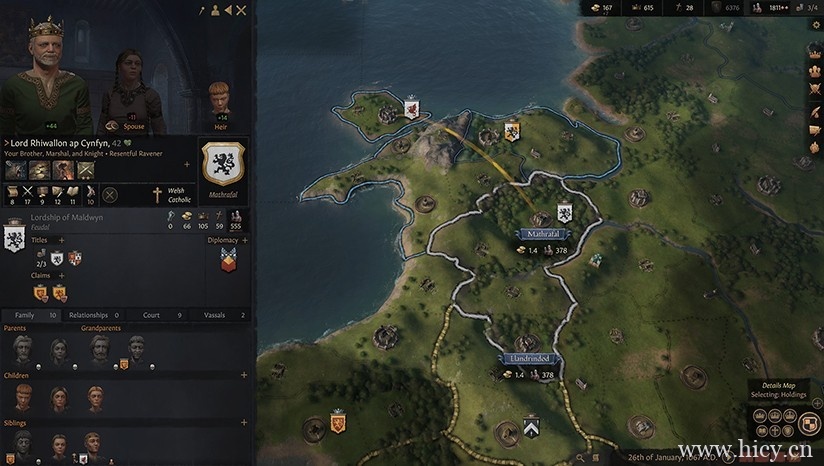Expand the Titles list
The image size is (824, 466).
pos(61,241)
